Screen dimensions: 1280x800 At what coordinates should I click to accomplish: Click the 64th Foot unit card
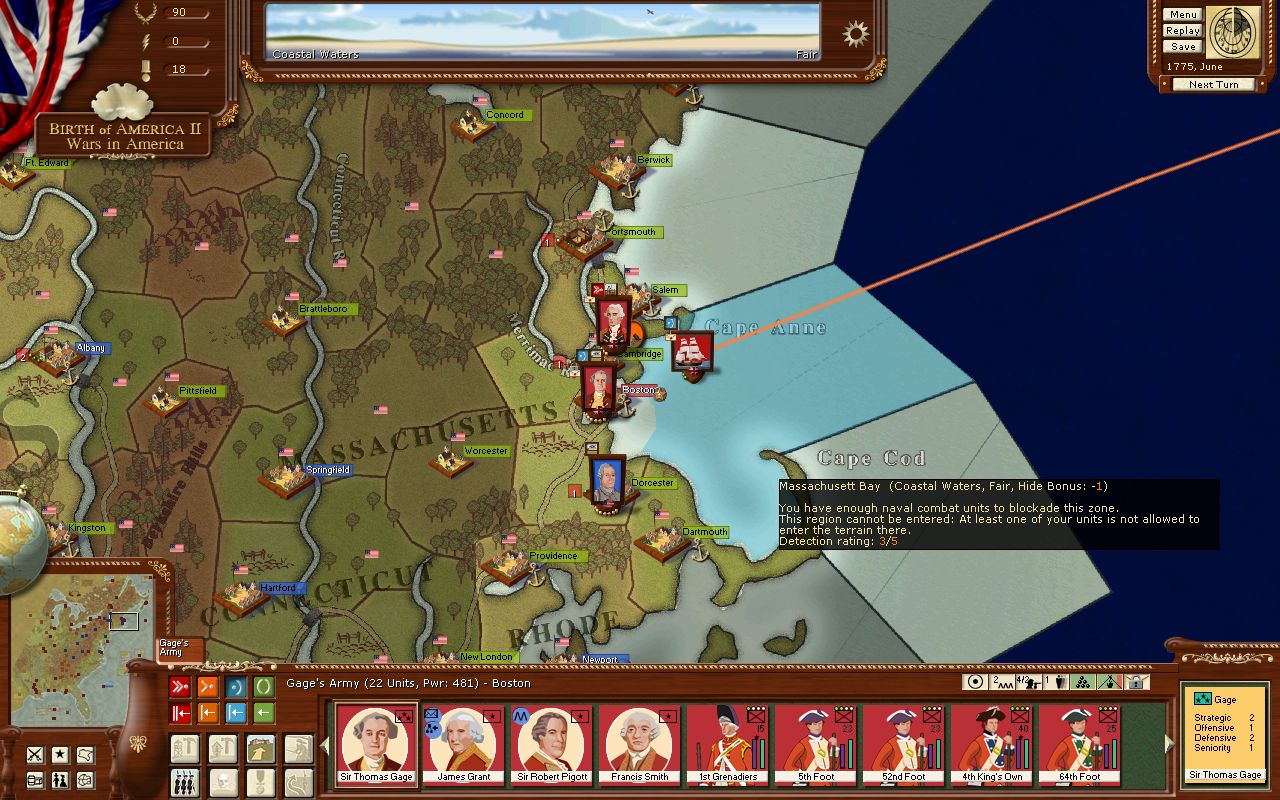click(1079, 745)
